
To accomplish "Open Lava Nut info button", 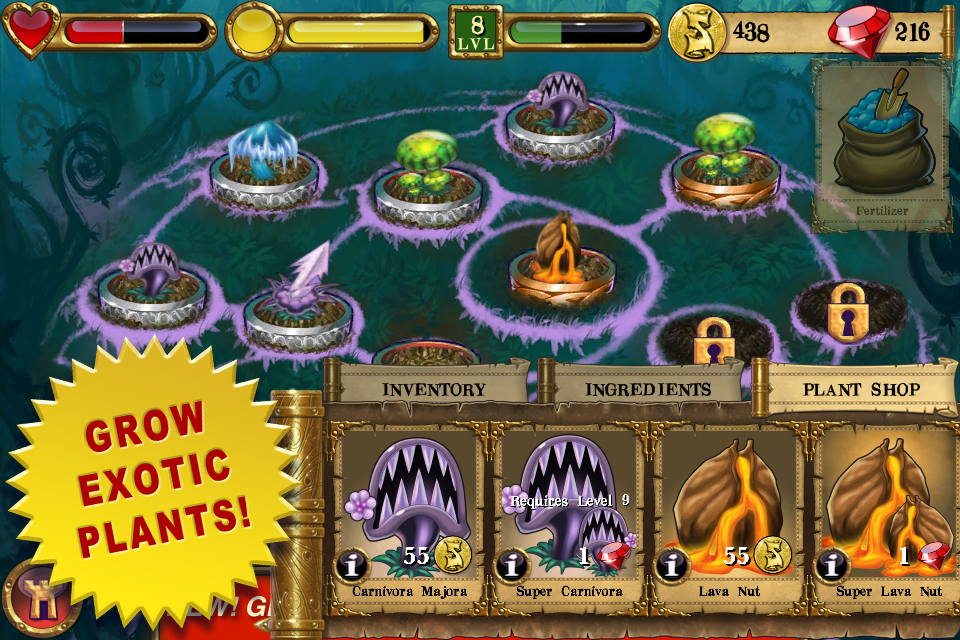I will [672, 566].
